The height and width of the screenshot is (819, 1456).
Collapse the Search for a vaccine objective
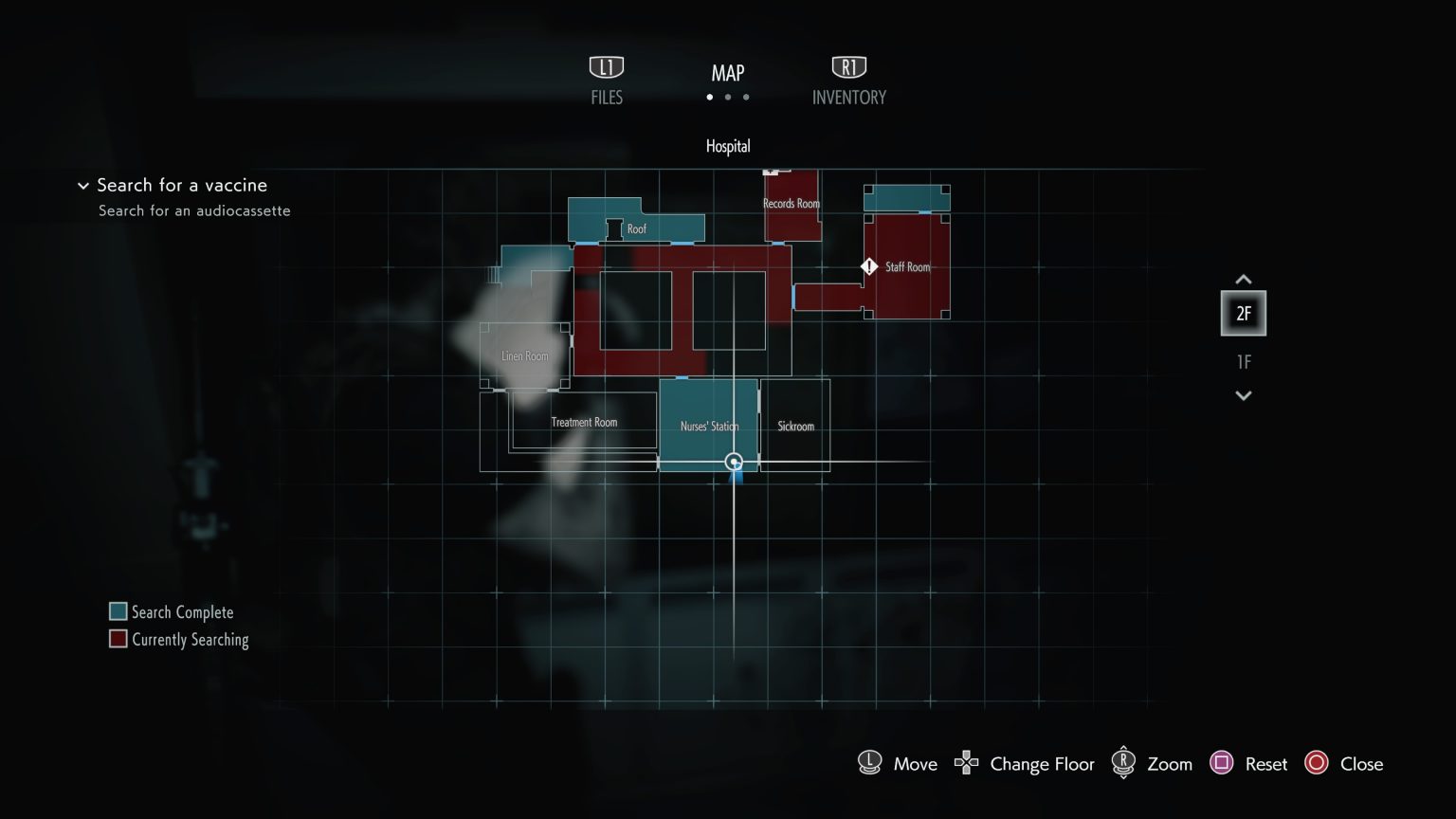[83, 186]
